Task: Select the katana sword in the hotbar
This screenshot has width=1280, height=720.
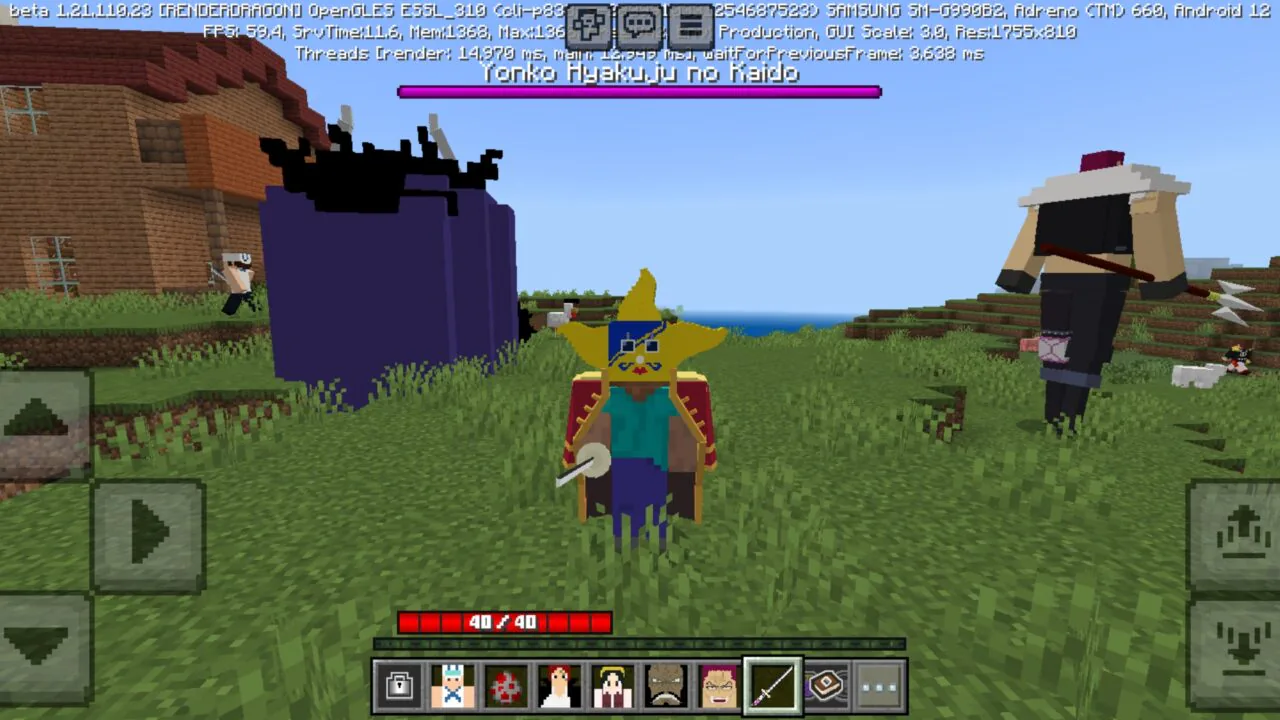Action: pyautogui.click(x=772, y=685)
